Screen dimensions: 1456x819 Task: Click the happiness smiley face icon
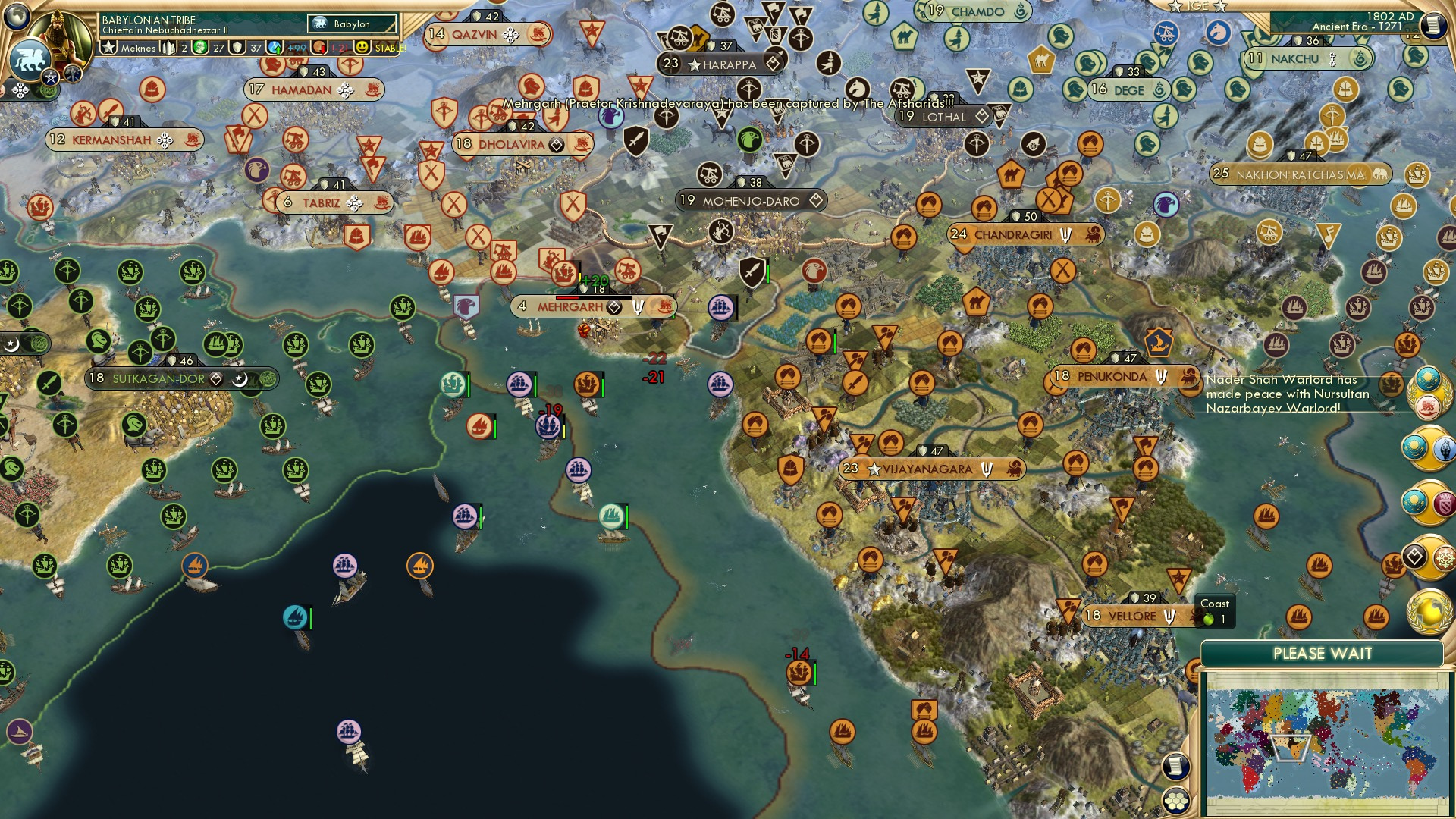click(362, 48)
